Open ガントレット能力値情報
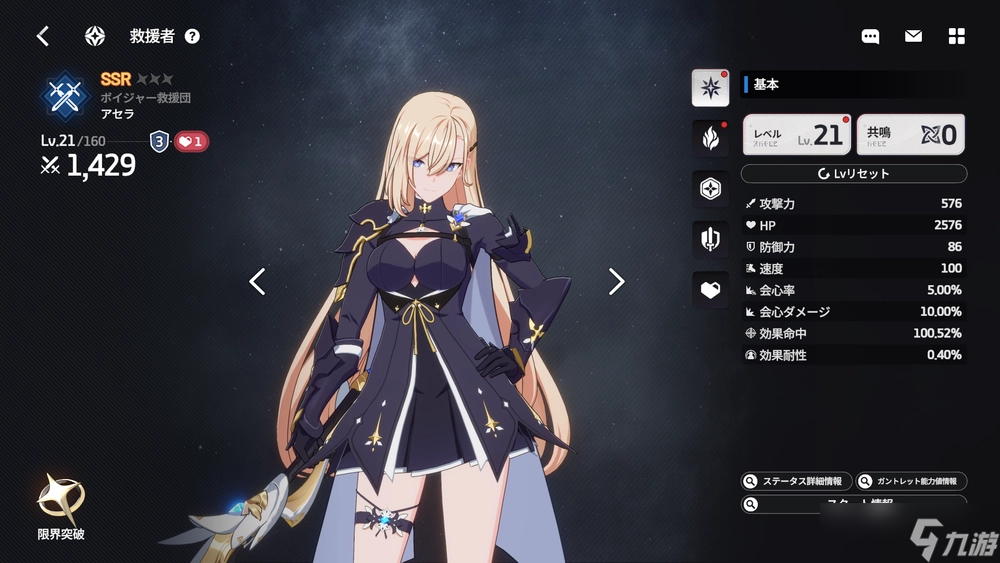The height and width of the screenshot is (563, 1000). tap(910, 481)
